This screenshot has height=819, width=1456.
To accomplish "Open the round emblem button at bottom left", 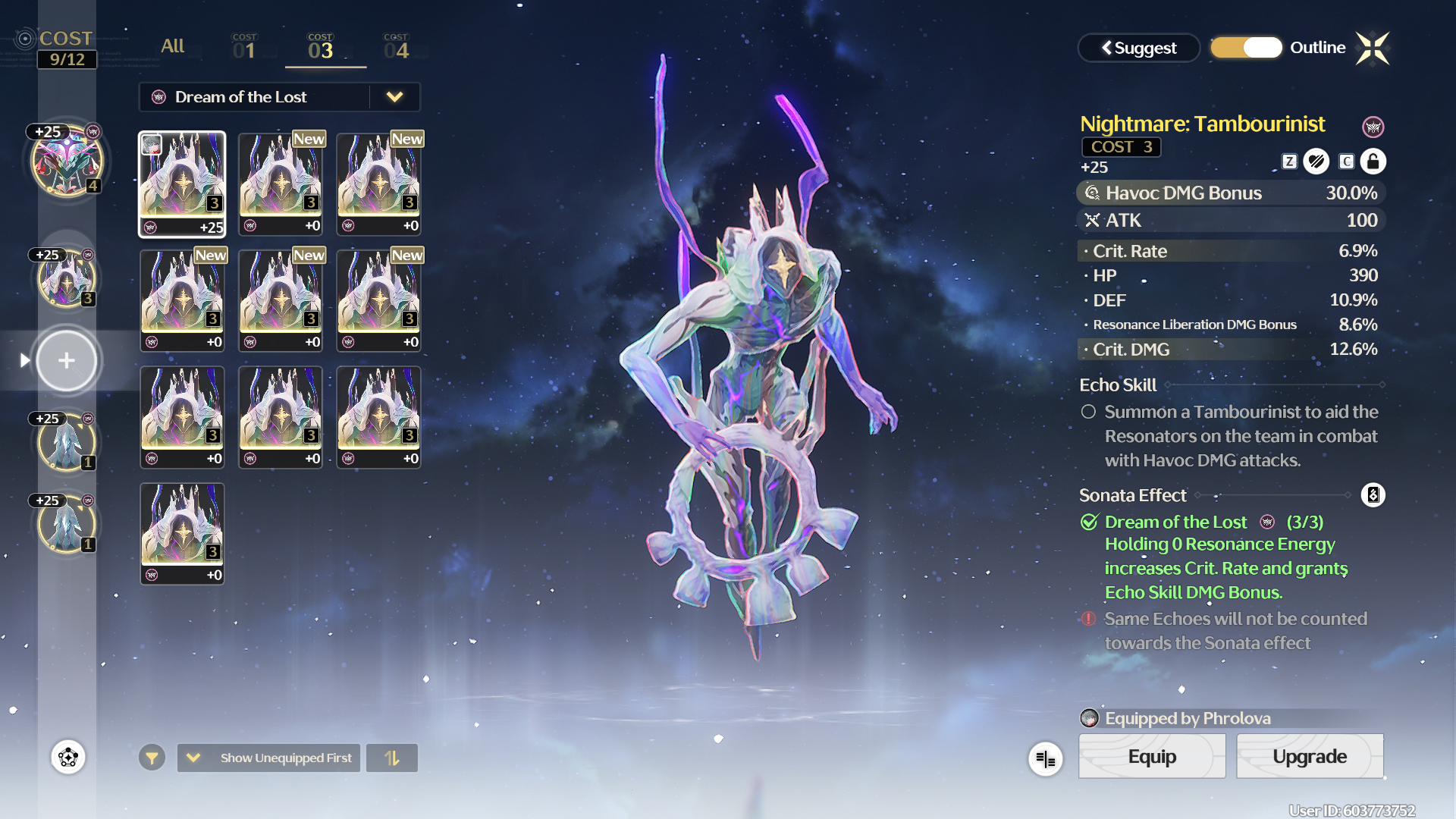I will click(x=68, y=757).
